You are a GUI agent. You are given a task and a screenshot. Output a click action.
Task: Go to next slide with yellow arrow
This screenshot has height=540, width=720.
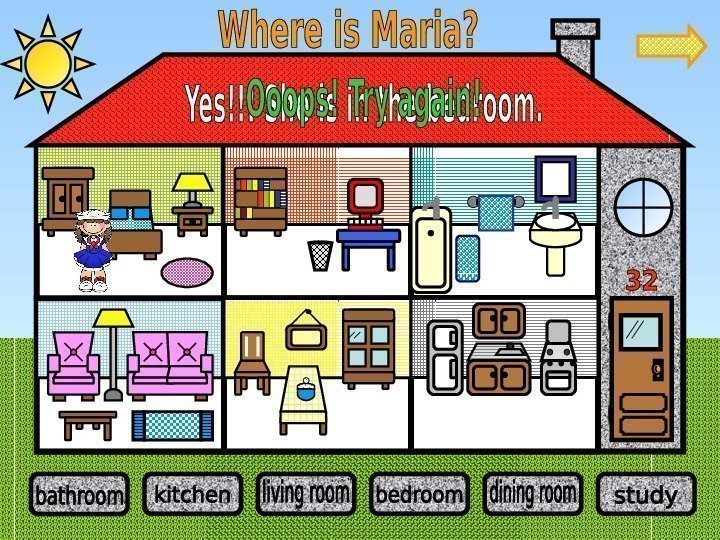[672, 48]
